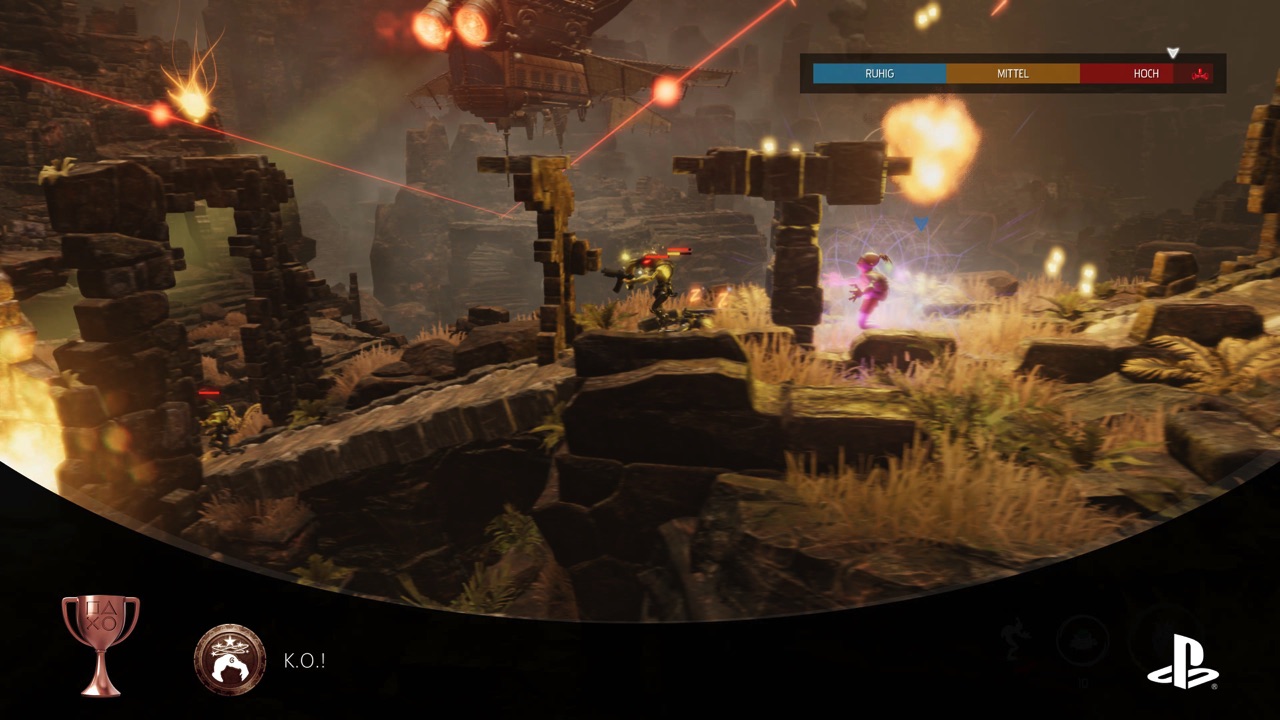Select the RUHIG segment of the alert meter

pyautogui.click(x=878, y=73)
